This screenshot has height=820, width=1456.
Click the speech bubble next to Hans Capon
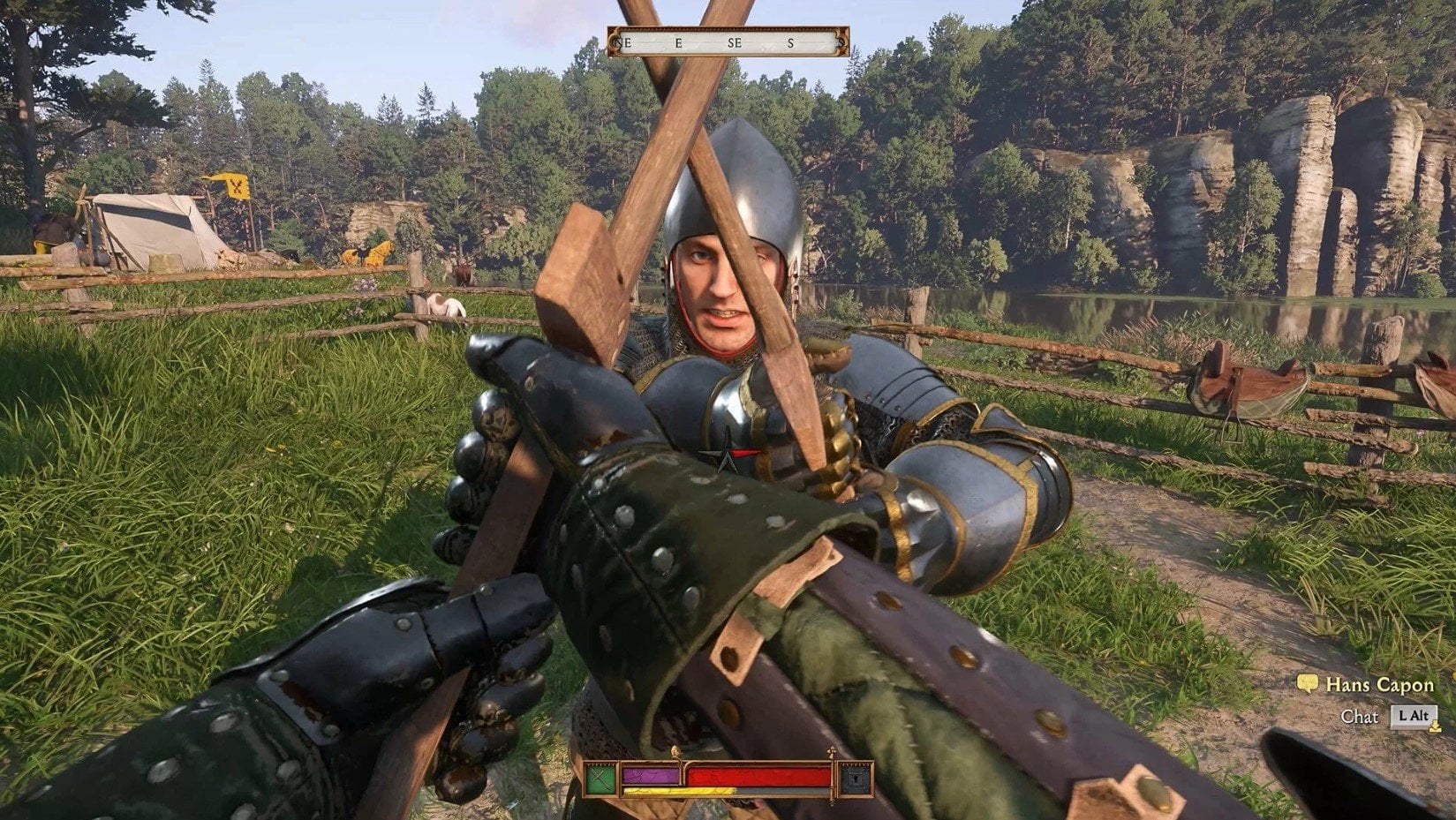click(x=1308, y=683)
